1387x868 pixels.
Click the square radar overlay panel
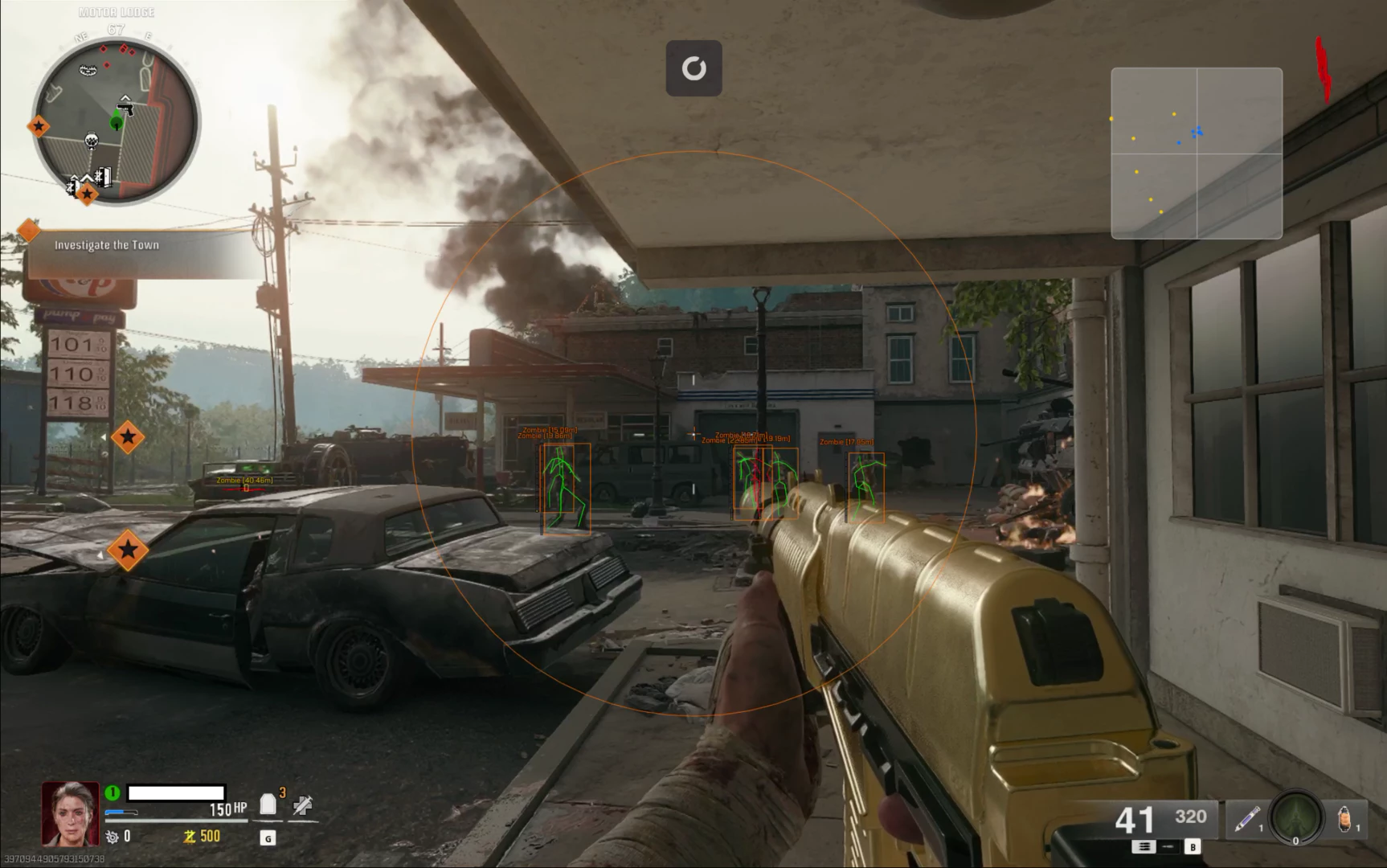coord(1197,154)
